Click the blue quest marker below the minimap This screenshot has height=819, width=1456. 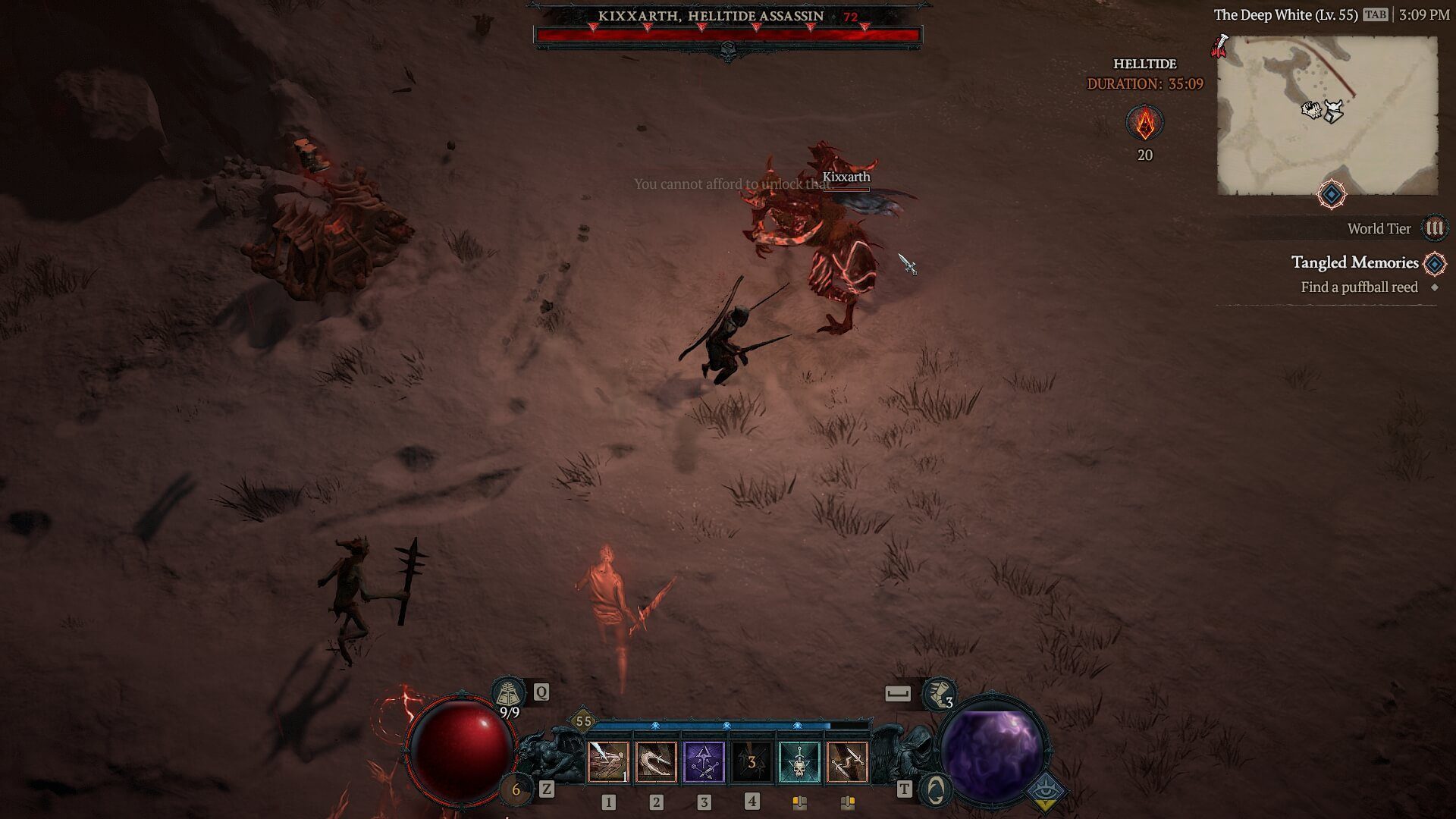(x=1331, y=195)
